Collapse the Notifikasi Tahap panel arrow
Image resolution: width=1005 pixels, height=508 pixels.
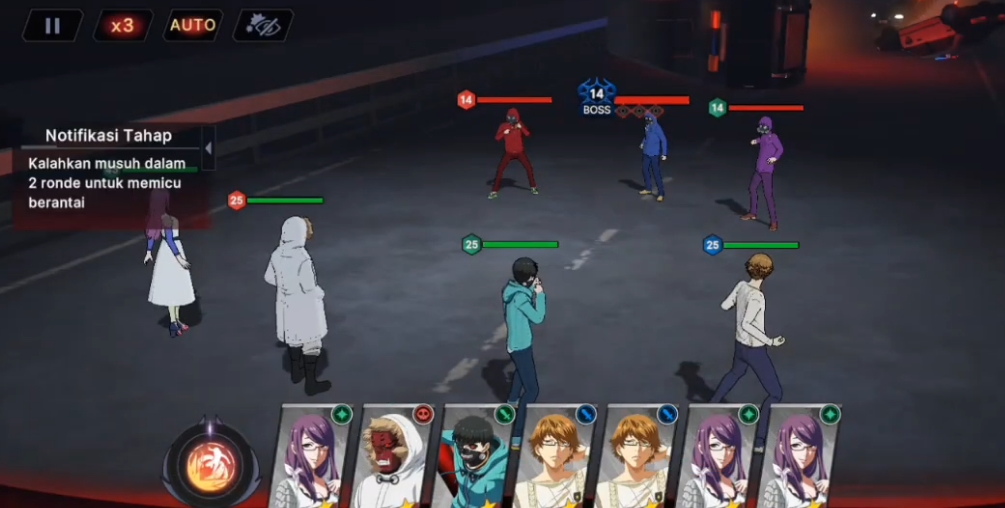208,148
